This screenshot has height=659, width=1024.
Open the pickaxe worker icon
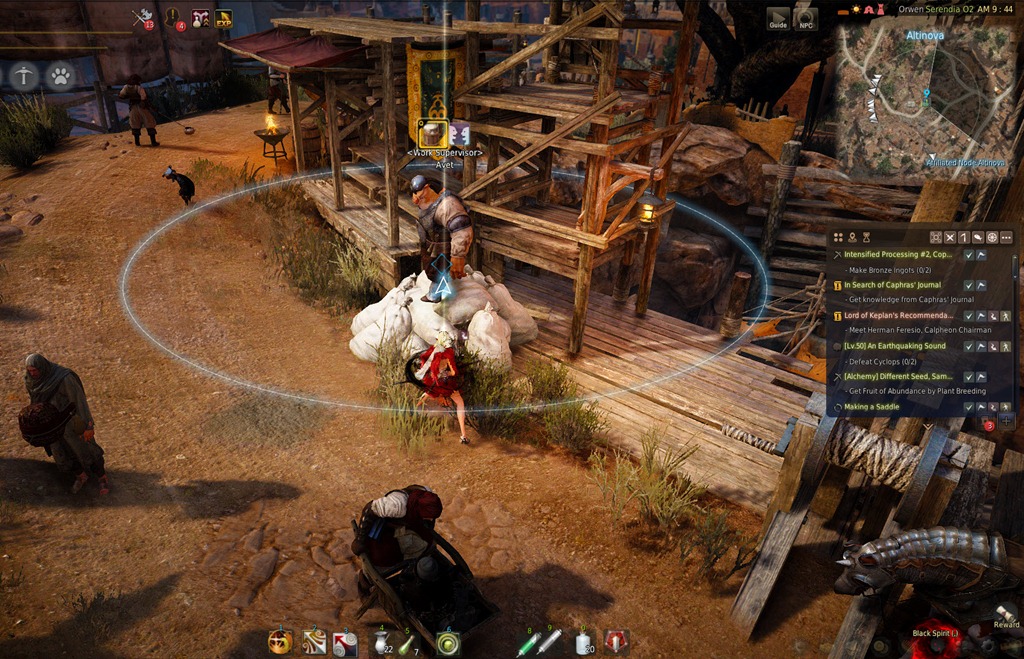[x=25, y=75]
